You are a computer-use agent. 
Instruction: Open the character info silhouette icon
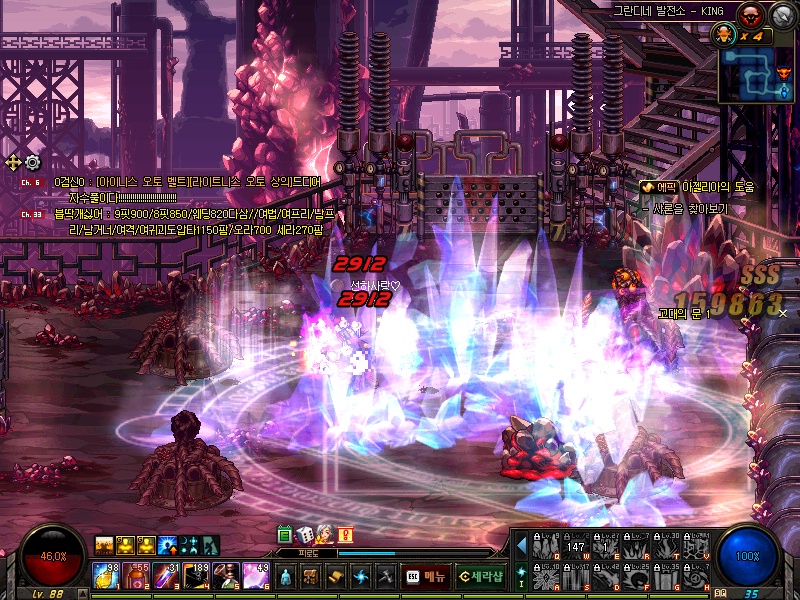click(285, 576)
